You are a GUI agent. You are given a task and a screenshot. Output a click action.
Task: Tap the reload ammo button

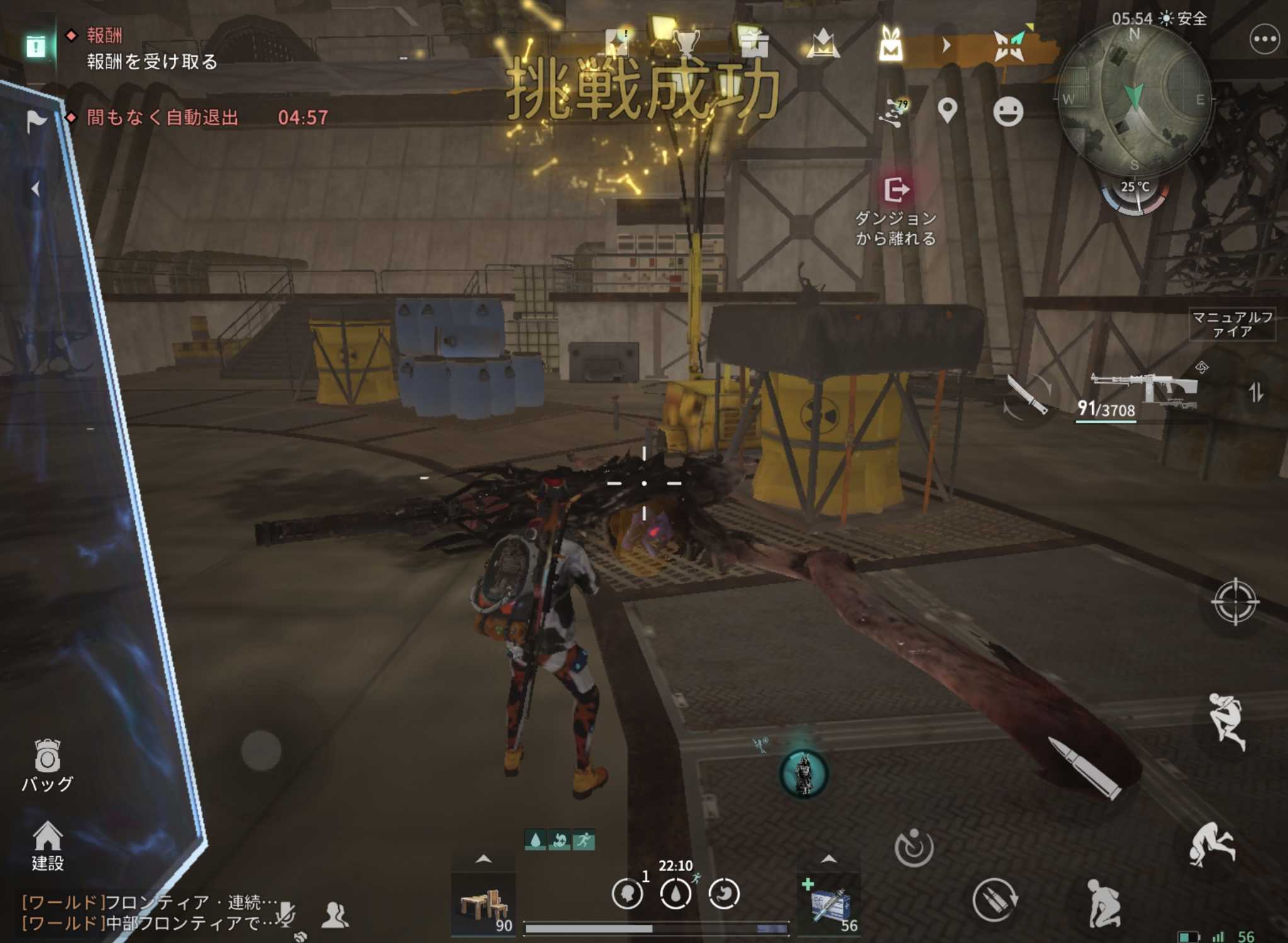click(x=994, y=900)
